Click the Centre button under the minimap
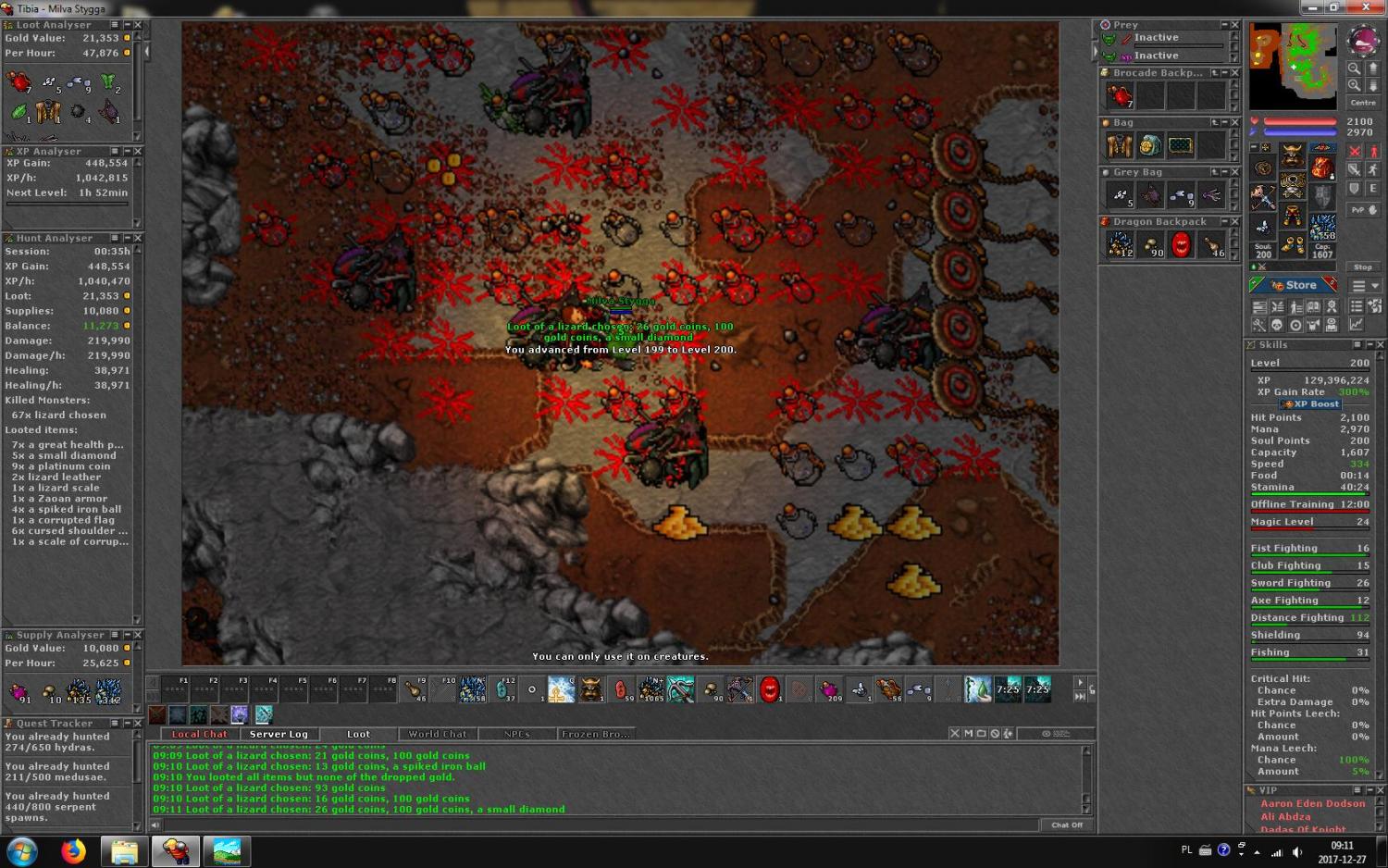Screen dimensions: 1388x868 pyautogui.click(x=1363, y=103)
